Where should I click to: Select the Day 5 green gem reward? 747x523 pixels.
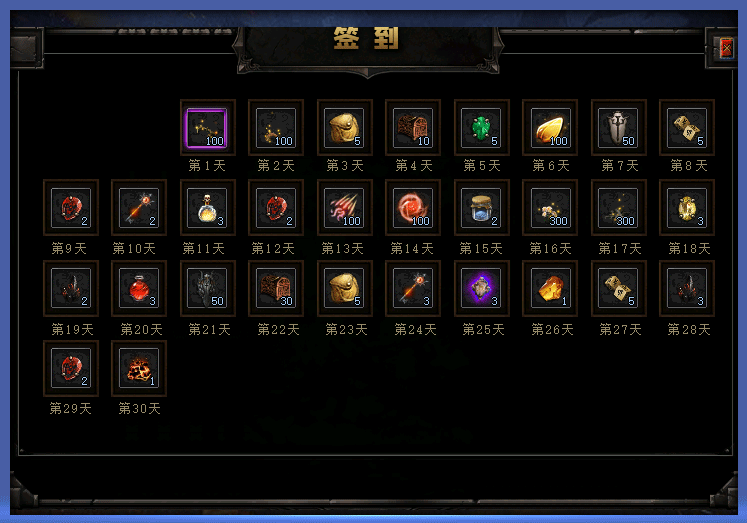point(481,128)
